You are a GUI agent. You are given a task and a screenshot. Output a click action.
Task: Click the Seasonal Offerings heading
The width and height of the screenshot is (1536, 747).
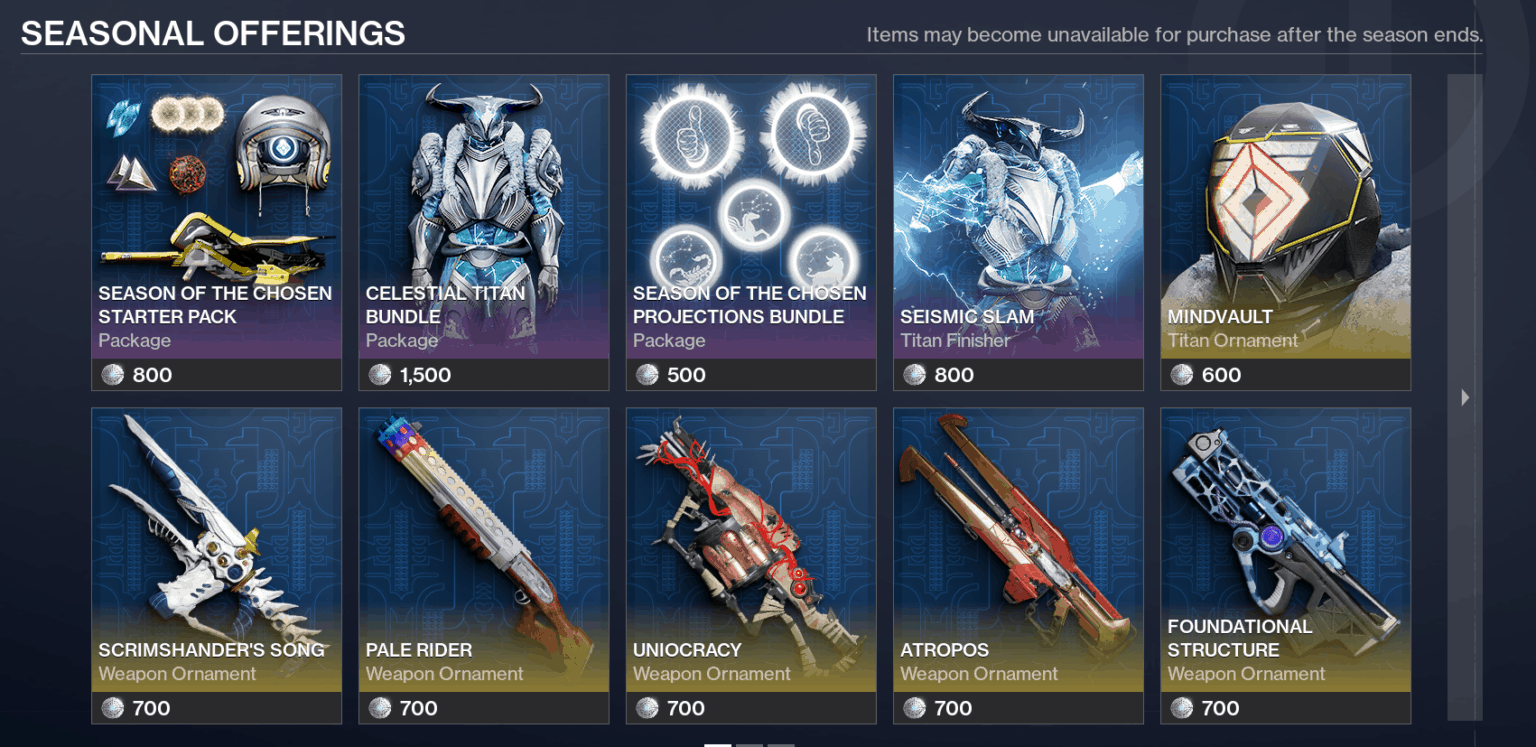point(214,33)
